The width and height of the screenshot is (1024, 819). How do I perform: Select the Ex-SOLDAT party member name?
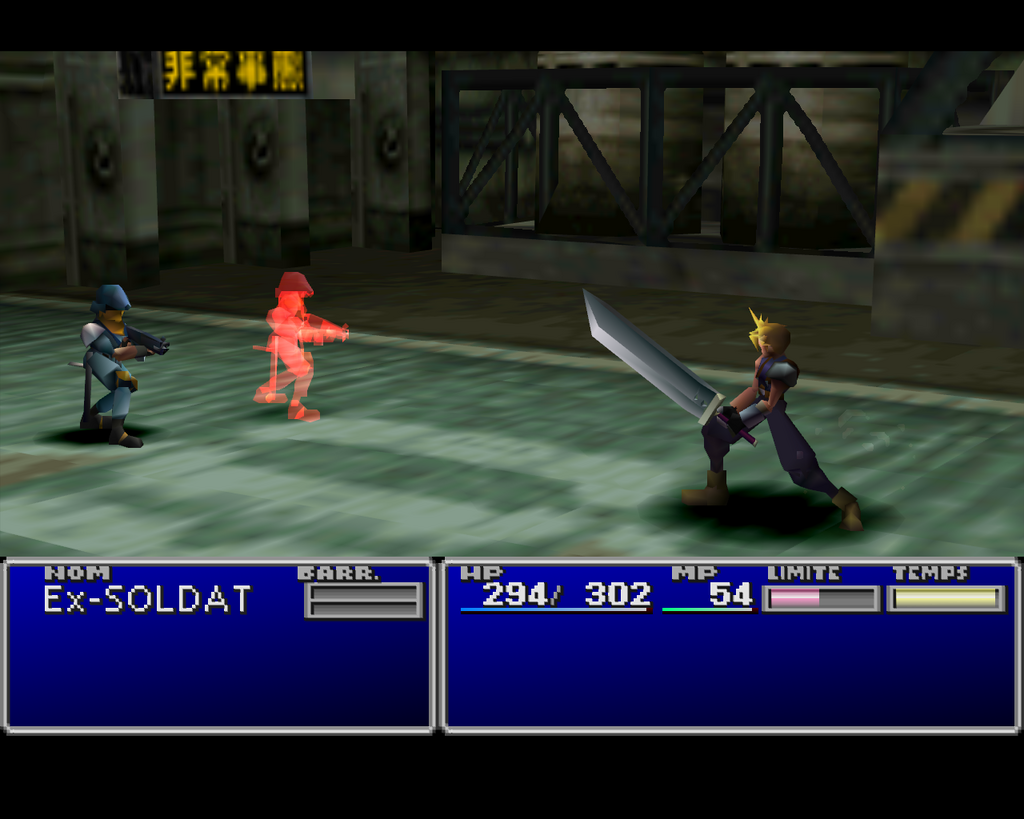click(x=147, y=599)
